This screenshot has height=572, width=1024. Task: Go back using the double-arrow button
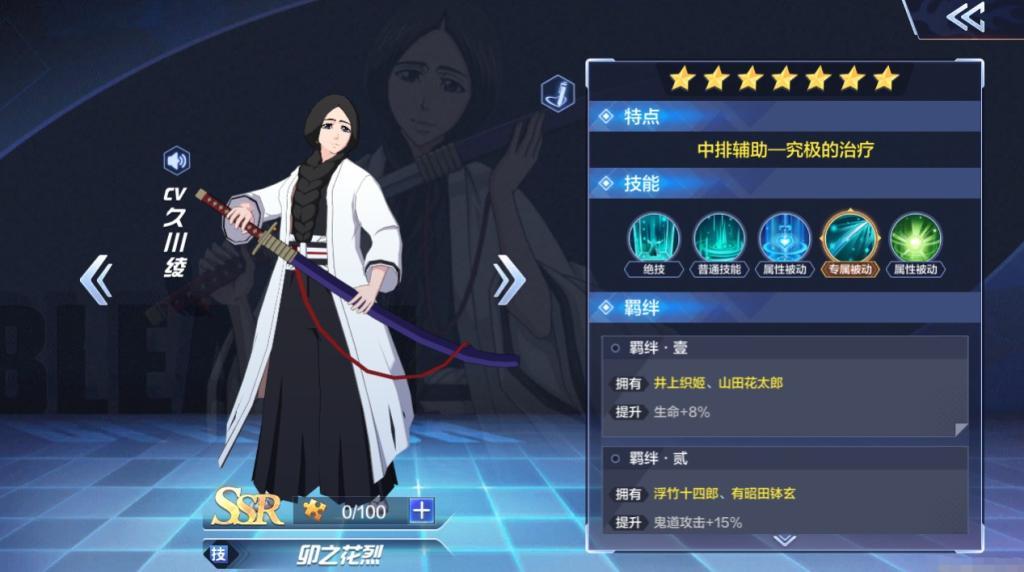click(965, 17)
